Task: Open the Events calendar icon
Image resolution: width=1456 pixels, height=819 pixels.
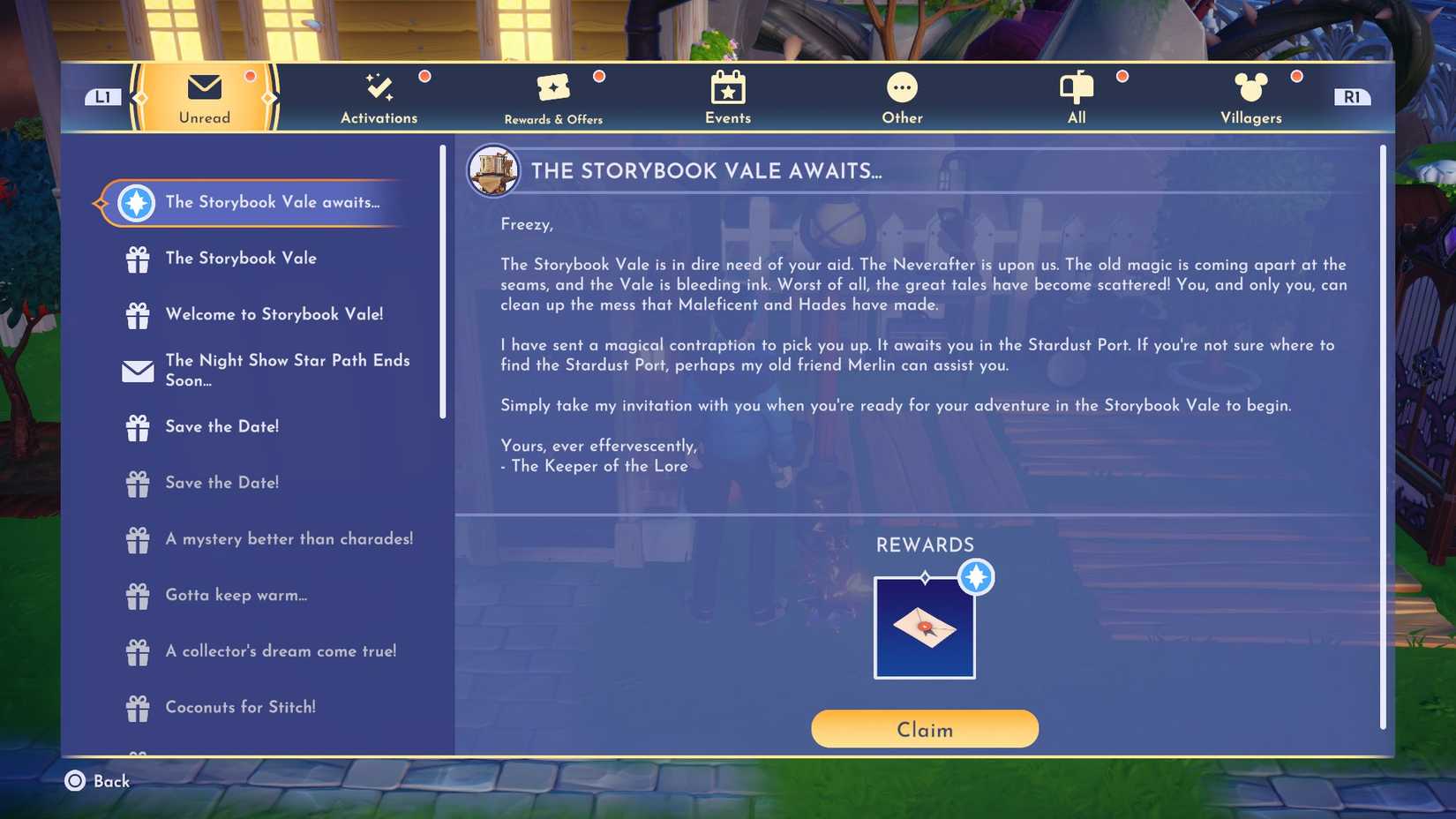Action: pyautogui.click(x=726, y=88)
